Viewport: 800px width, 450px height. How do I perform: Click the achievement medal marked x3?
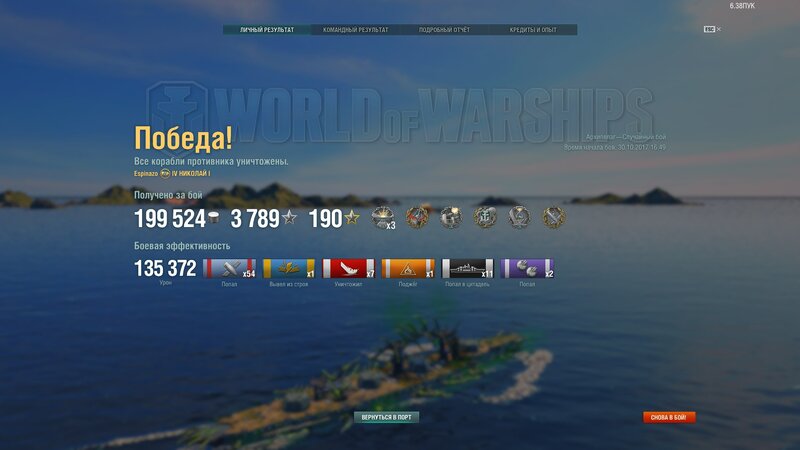(383, 217)
